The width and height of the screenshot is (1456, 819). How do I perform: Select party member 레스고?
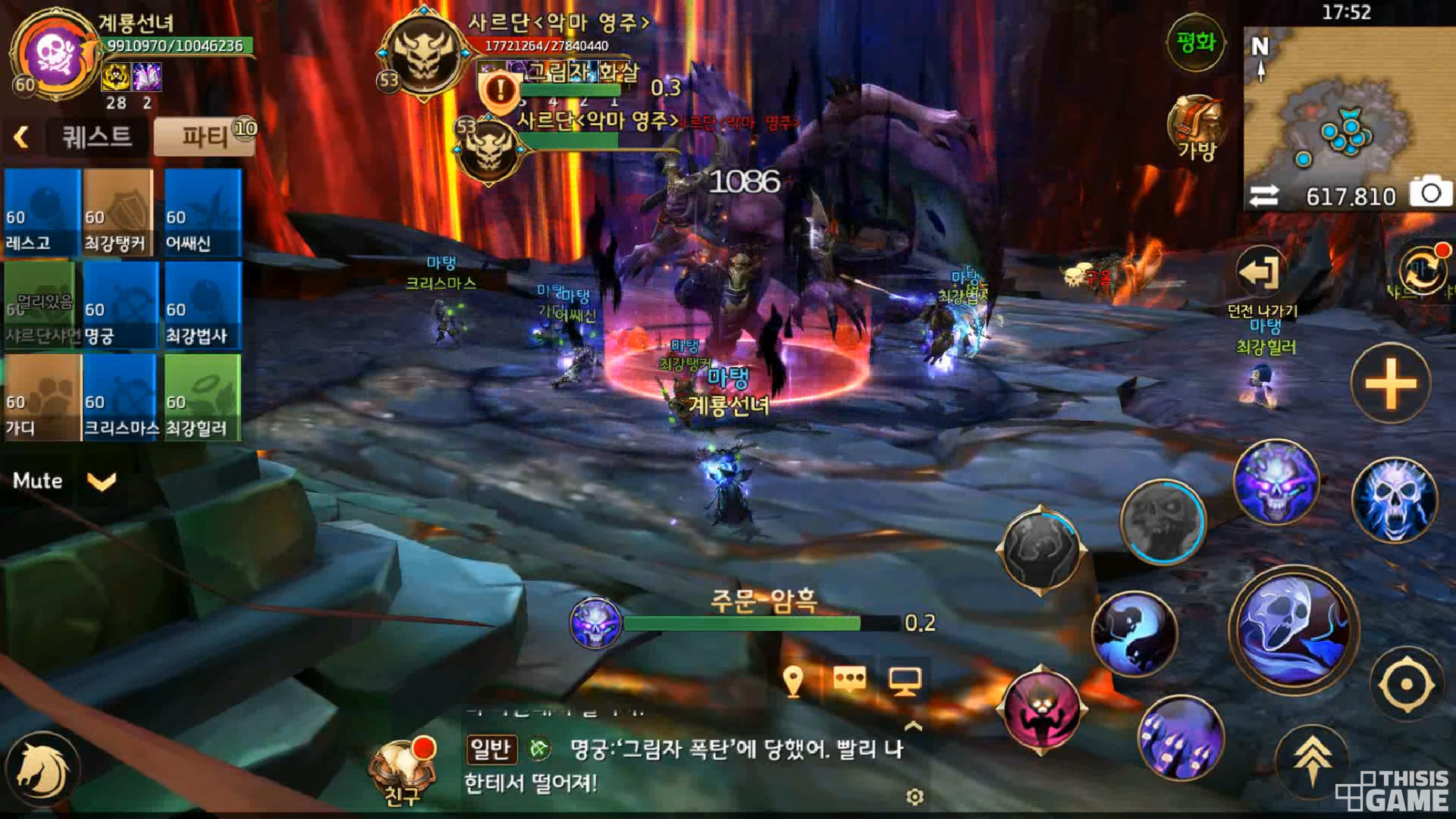coord(42,212)
